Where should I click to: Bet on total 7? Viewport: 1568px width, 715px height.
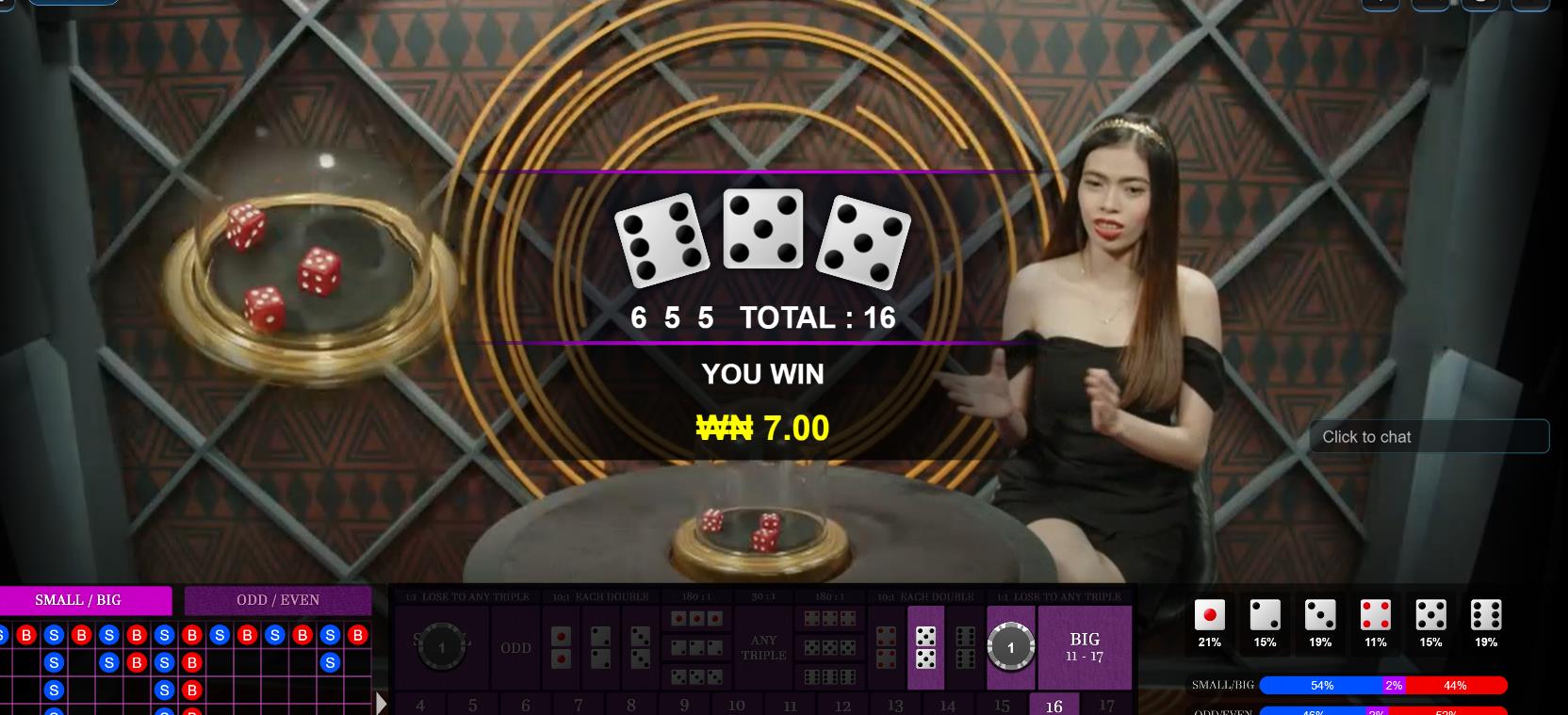[x=578, y=705]
